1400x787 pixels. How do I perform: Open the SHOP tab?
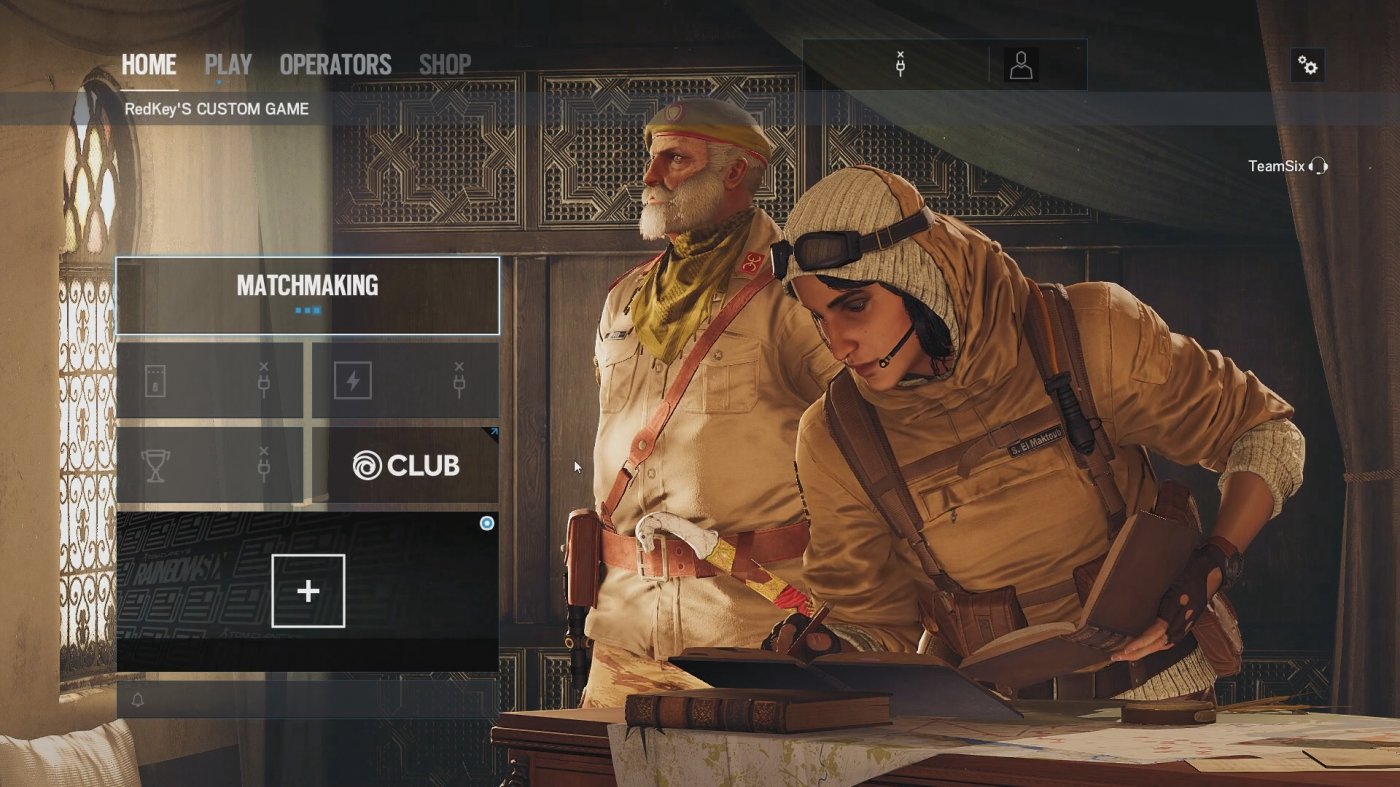pos(446,64)
